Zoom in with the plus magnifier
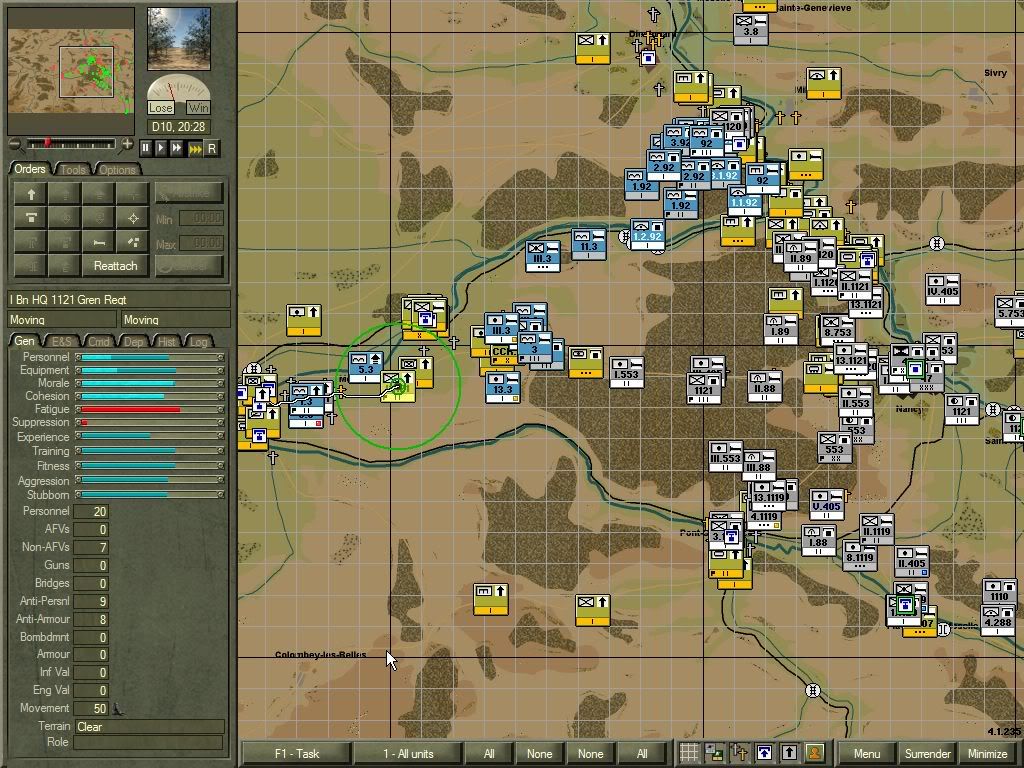The height and width of the screenshot is (768, 1024). [127, 145]
